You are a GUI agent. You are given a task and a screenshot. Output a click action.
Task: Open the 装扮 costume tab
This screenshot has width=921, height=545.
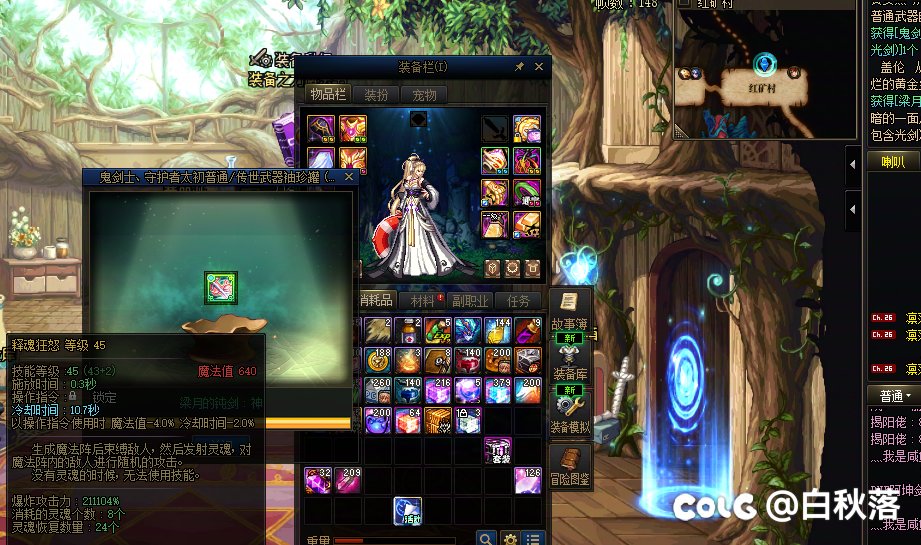click(x=376, y=95)
